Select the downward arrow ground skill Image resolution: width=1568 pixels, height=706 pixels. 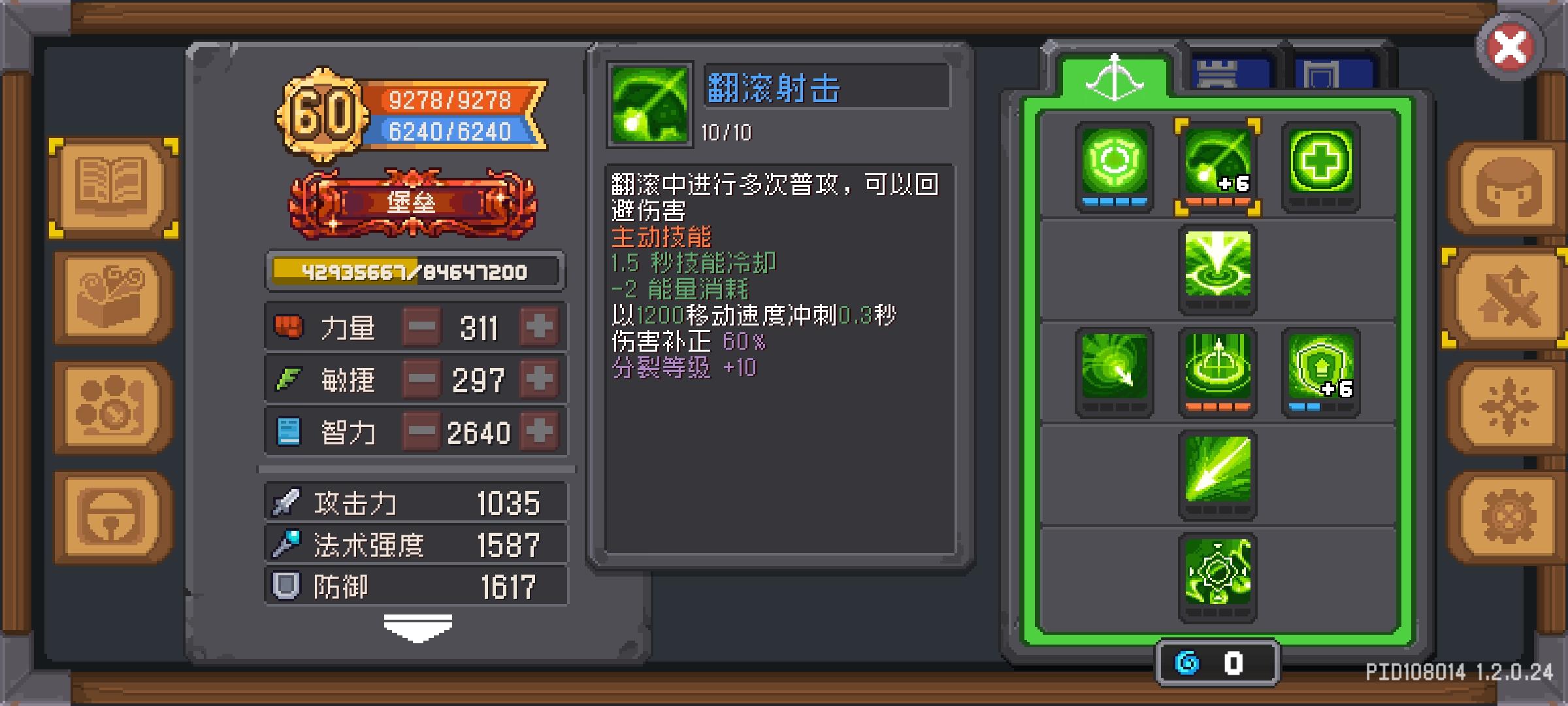(1218, 268)
